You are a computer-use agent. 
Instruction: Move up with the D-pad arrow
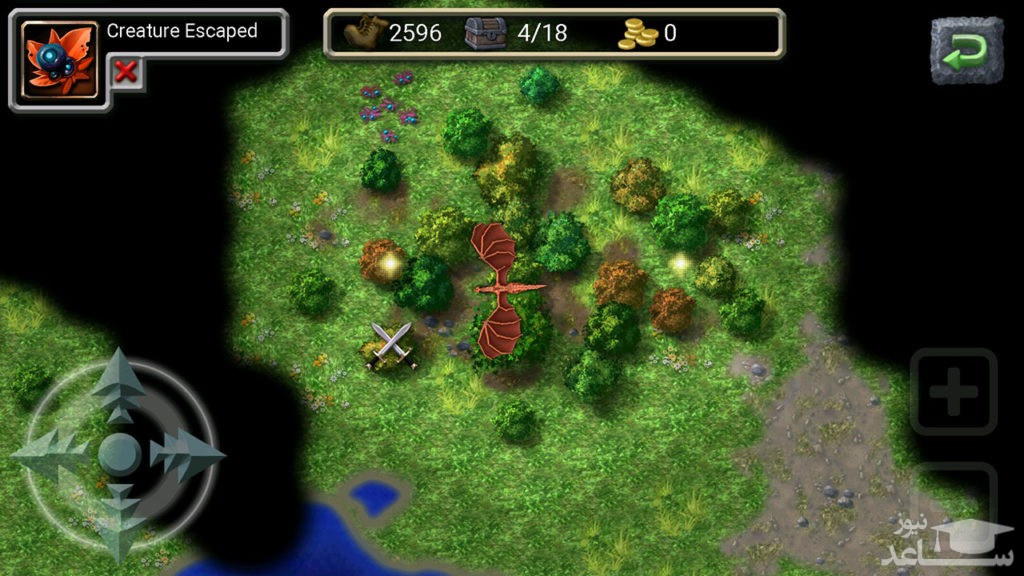(119, 385)
